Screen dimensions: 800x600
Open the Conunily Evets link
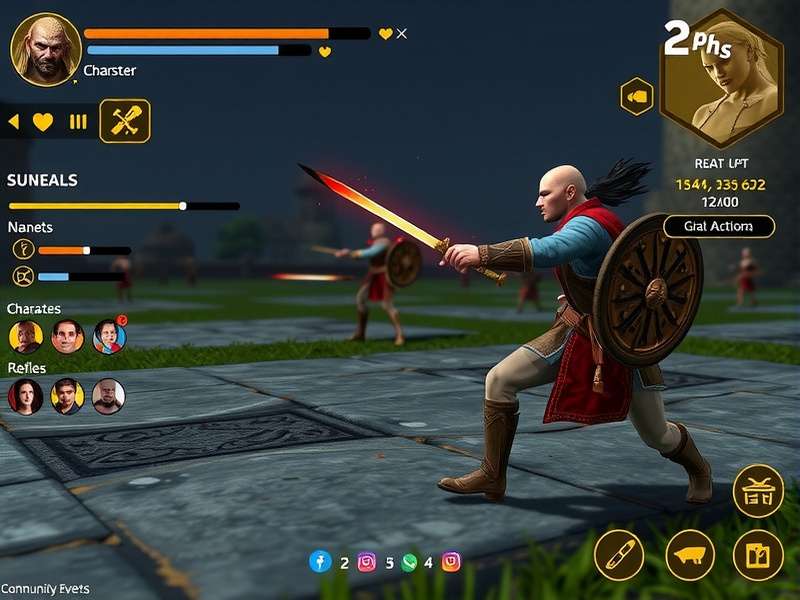tap(45, 589)
